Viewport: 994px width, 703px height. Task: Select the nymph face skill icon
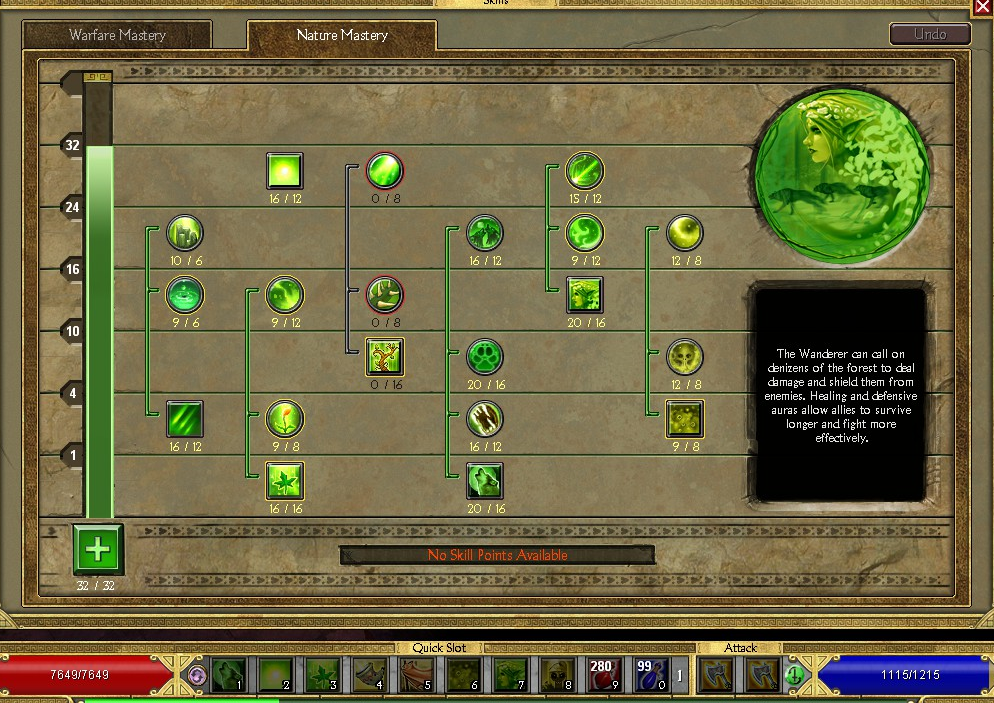pyautogui.click(x=585, y=295)
